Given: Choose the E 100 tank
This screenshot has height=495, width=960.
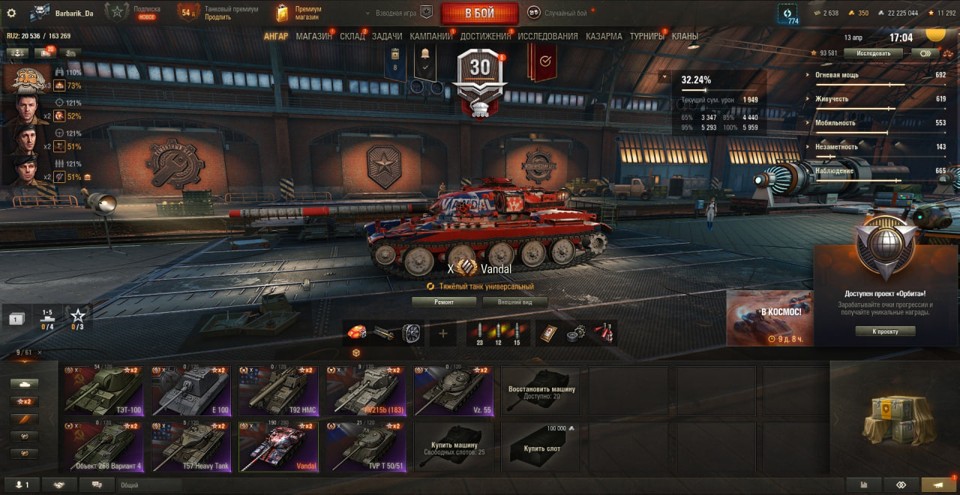Looking at the screenshot, I should 191,390.
